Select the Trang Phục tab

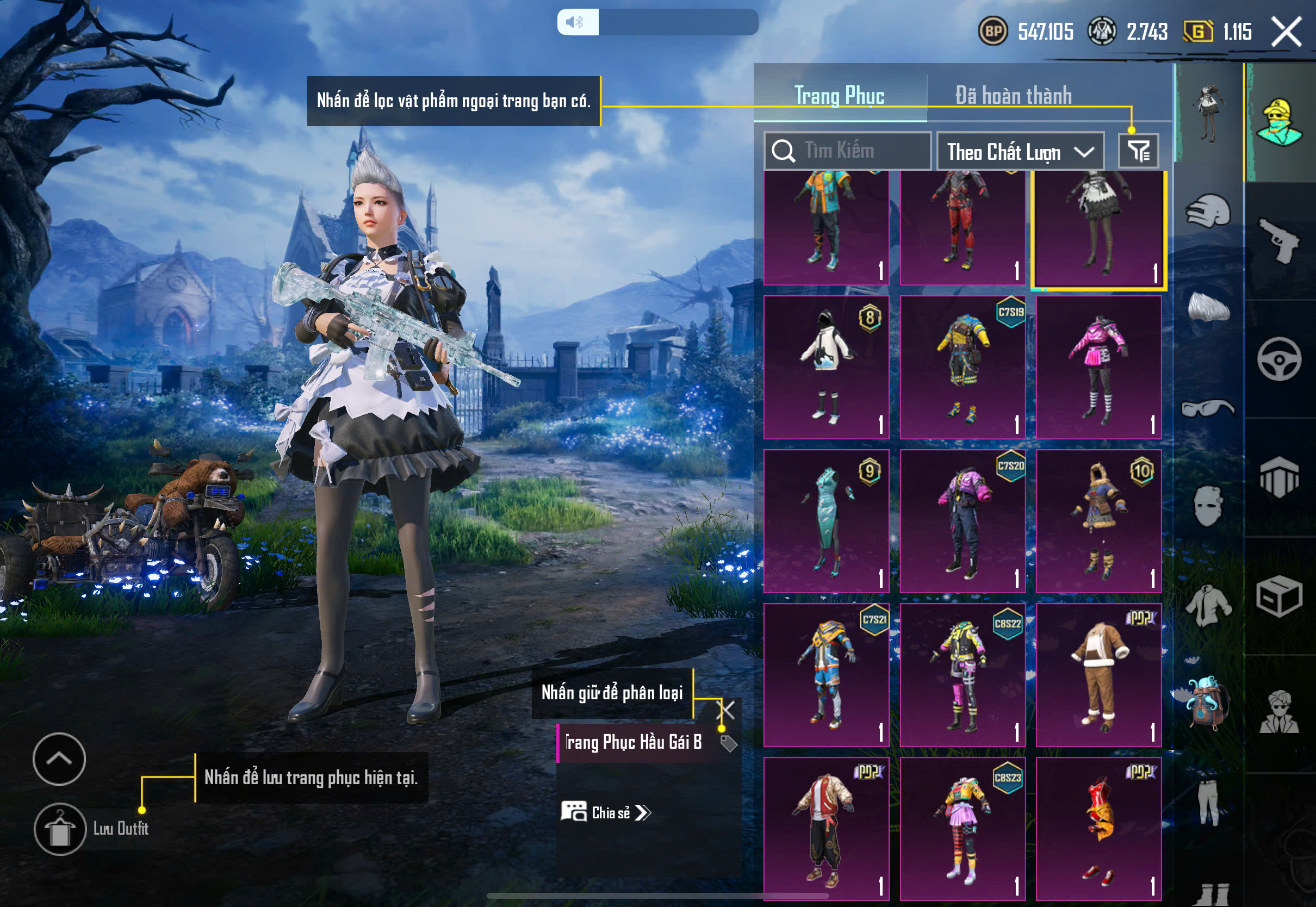coord(839,96)
